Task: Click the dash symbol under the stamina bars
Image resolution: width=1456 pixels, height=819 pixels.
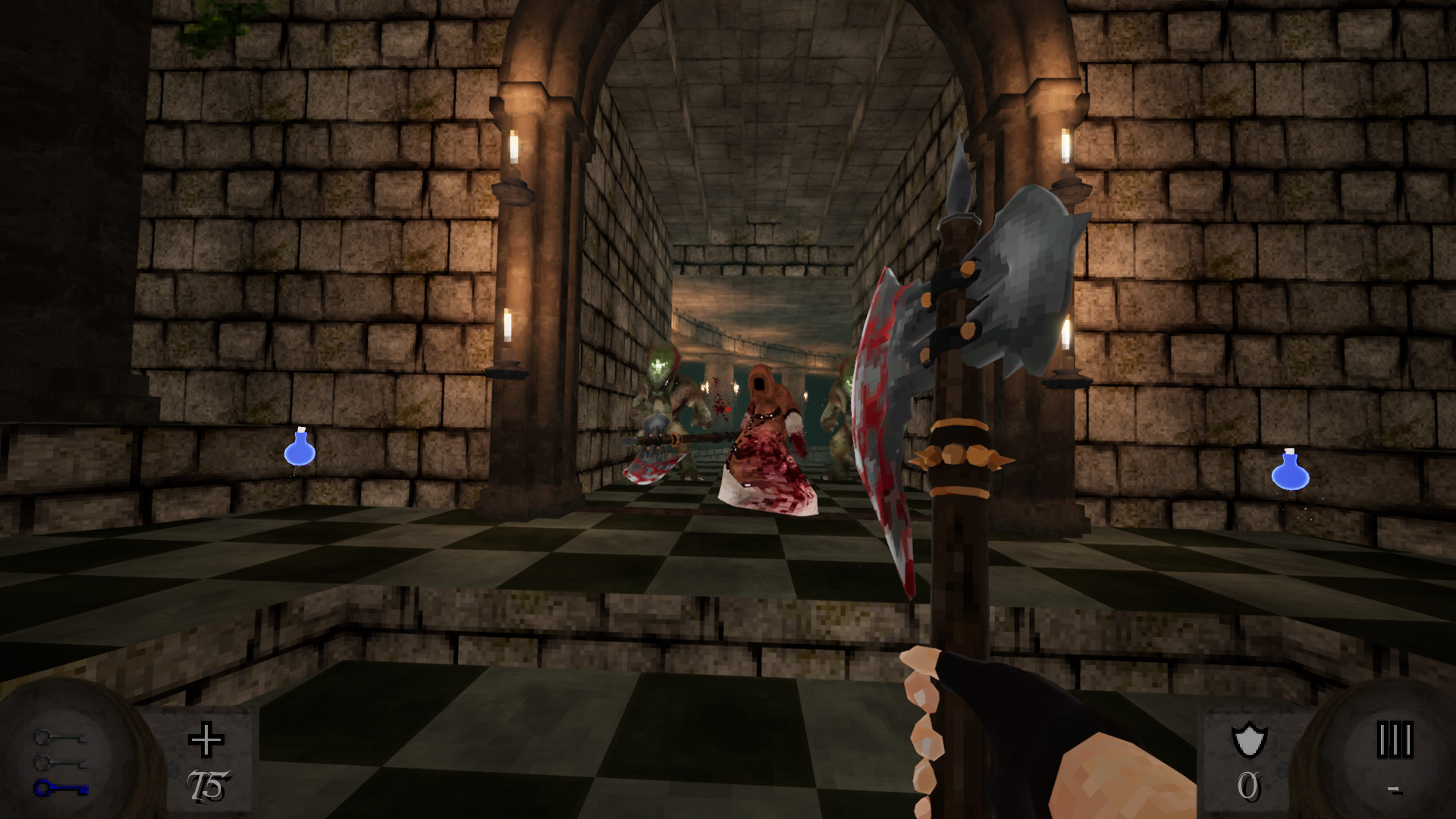Action: pos(1395,790)
